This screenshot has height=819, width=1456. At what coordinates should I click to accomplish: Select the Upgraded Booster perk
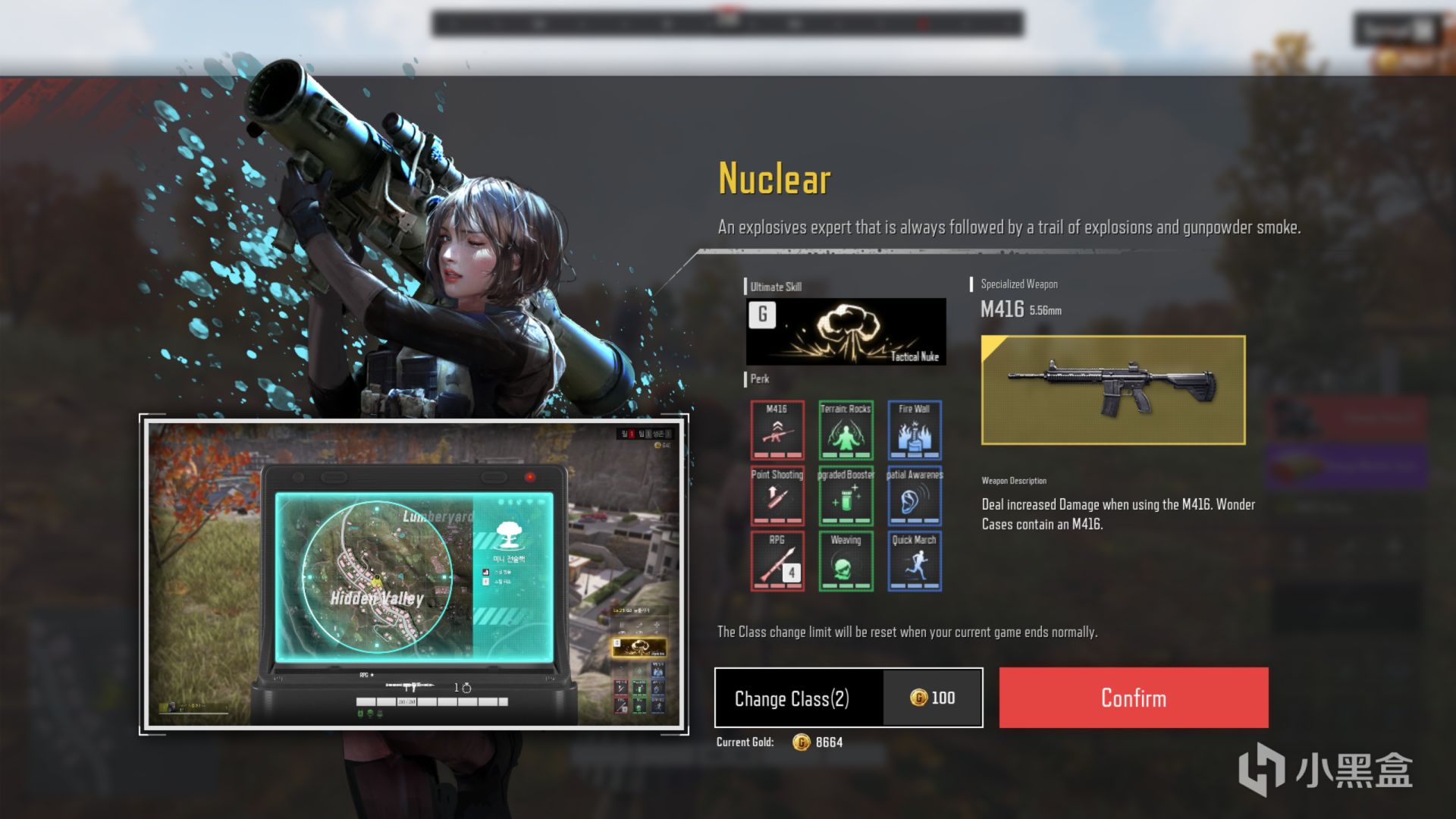(x=846, y=496)
